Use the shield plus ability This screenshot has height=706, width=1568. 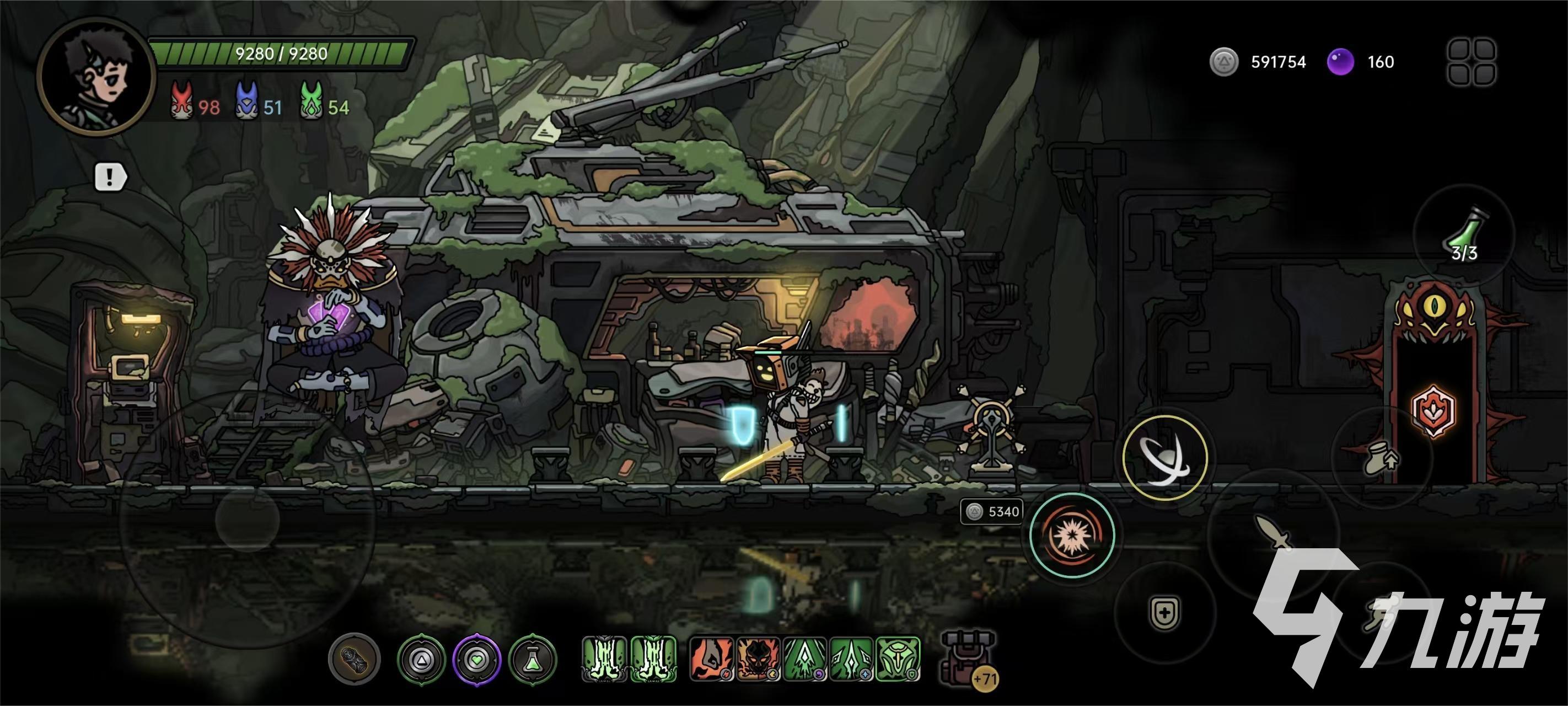(1164, 612)
